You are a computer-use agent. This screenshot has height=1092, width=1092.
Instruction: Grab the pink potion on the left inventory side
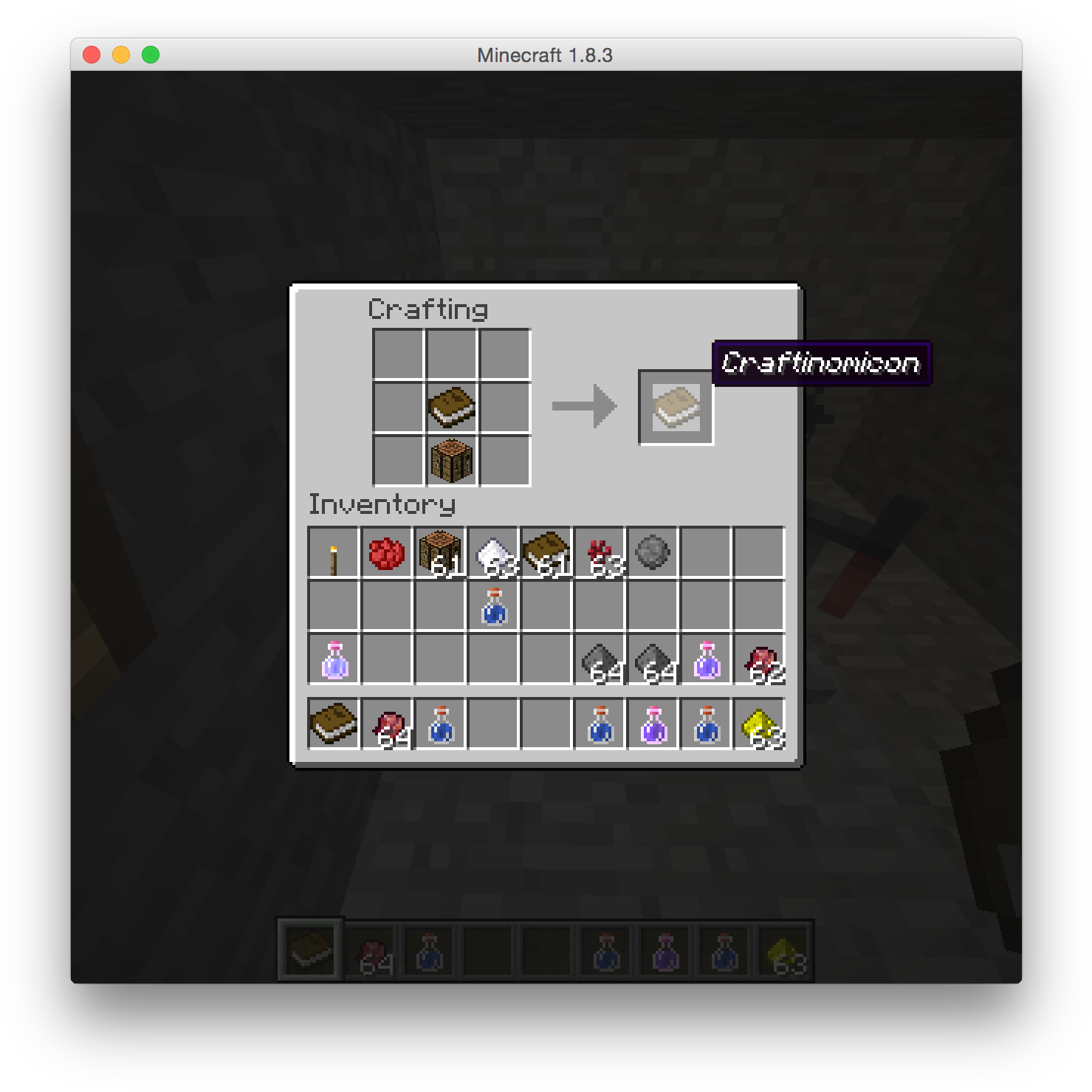click(333, 657)
